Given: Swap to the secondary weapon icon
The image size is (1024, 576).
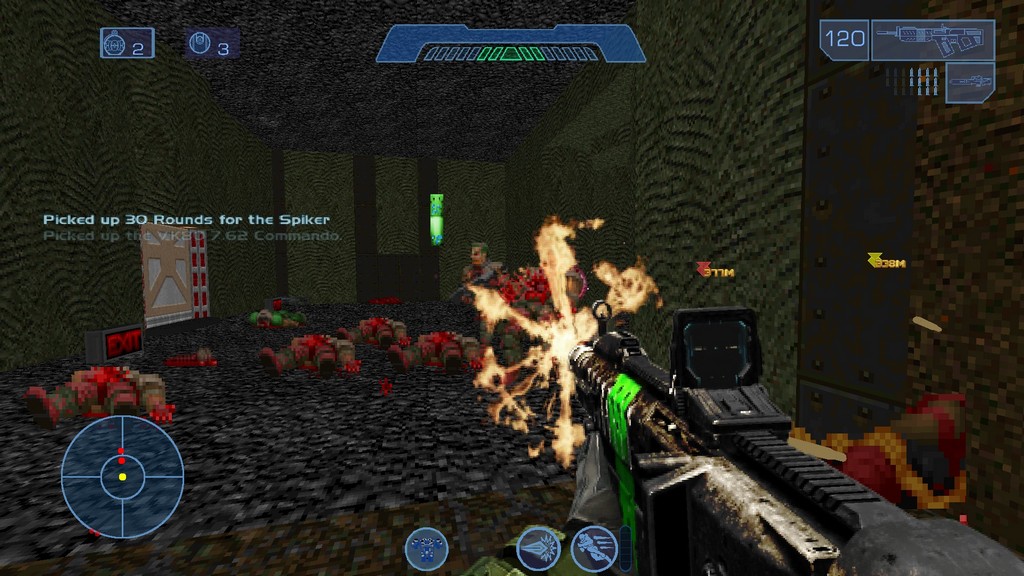Looking at the screenshot, I should click(969, 81).
